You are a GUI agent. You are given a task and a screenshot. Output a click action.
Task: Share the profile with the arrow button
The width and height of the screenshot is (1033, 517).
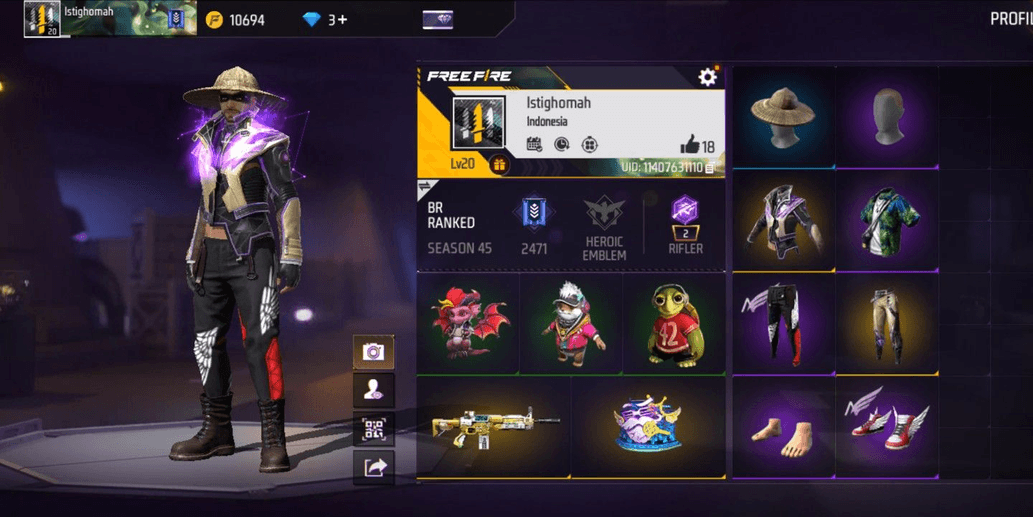[374, 466]
